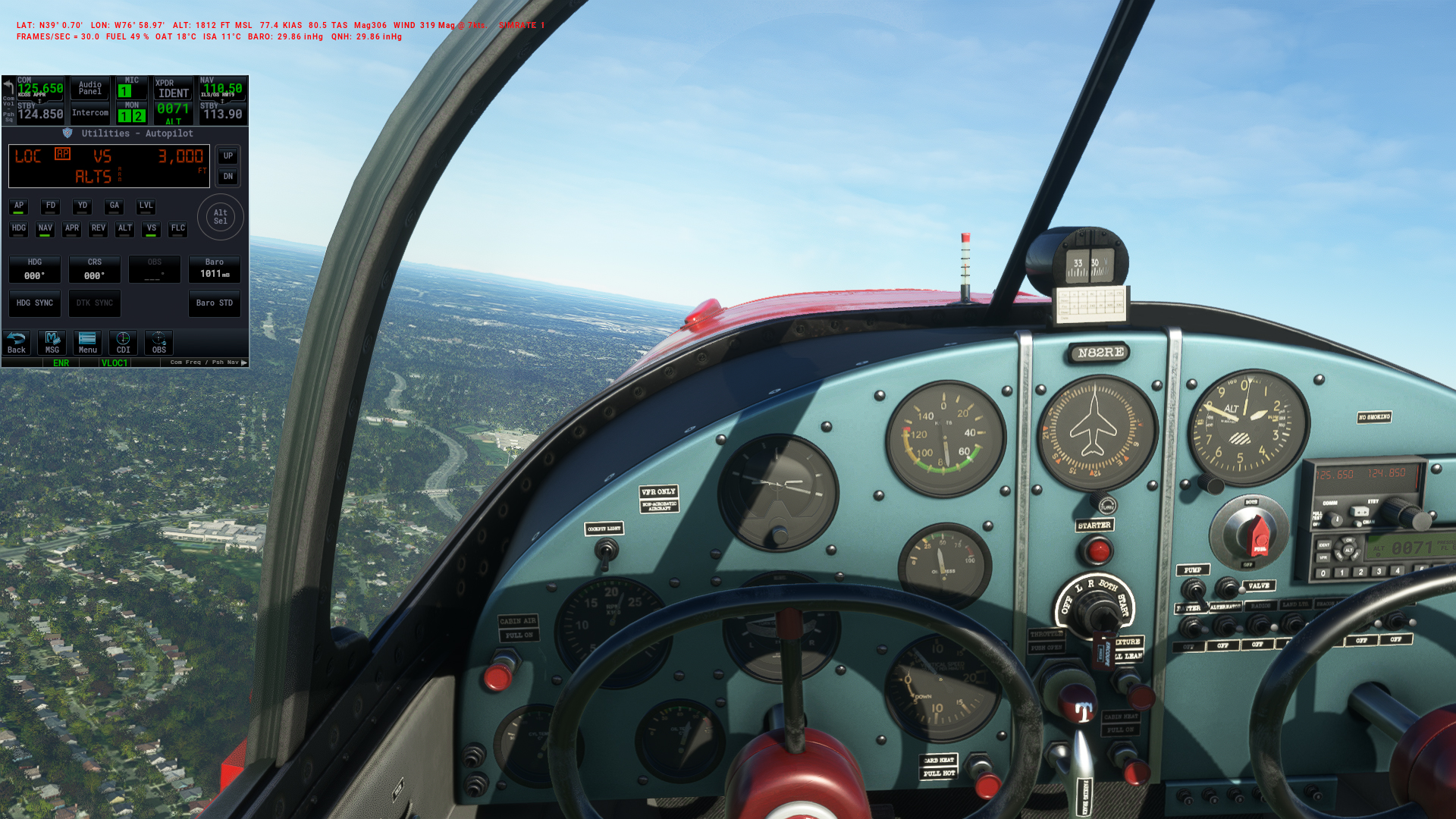The width and height of the screenshot is (1456, 819).
Task: Toggle VS vertical speed mode
Action: click(152, 229)
